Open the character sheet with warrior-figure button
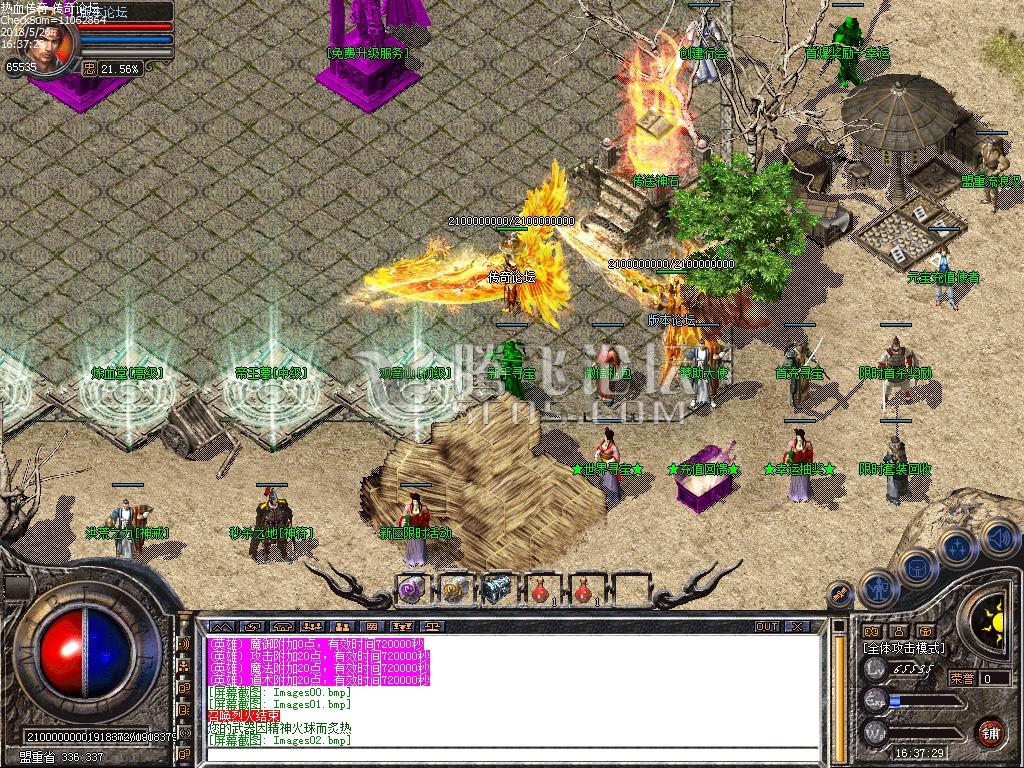This screenshot has width=1024, height=768. tap(877, 589)
